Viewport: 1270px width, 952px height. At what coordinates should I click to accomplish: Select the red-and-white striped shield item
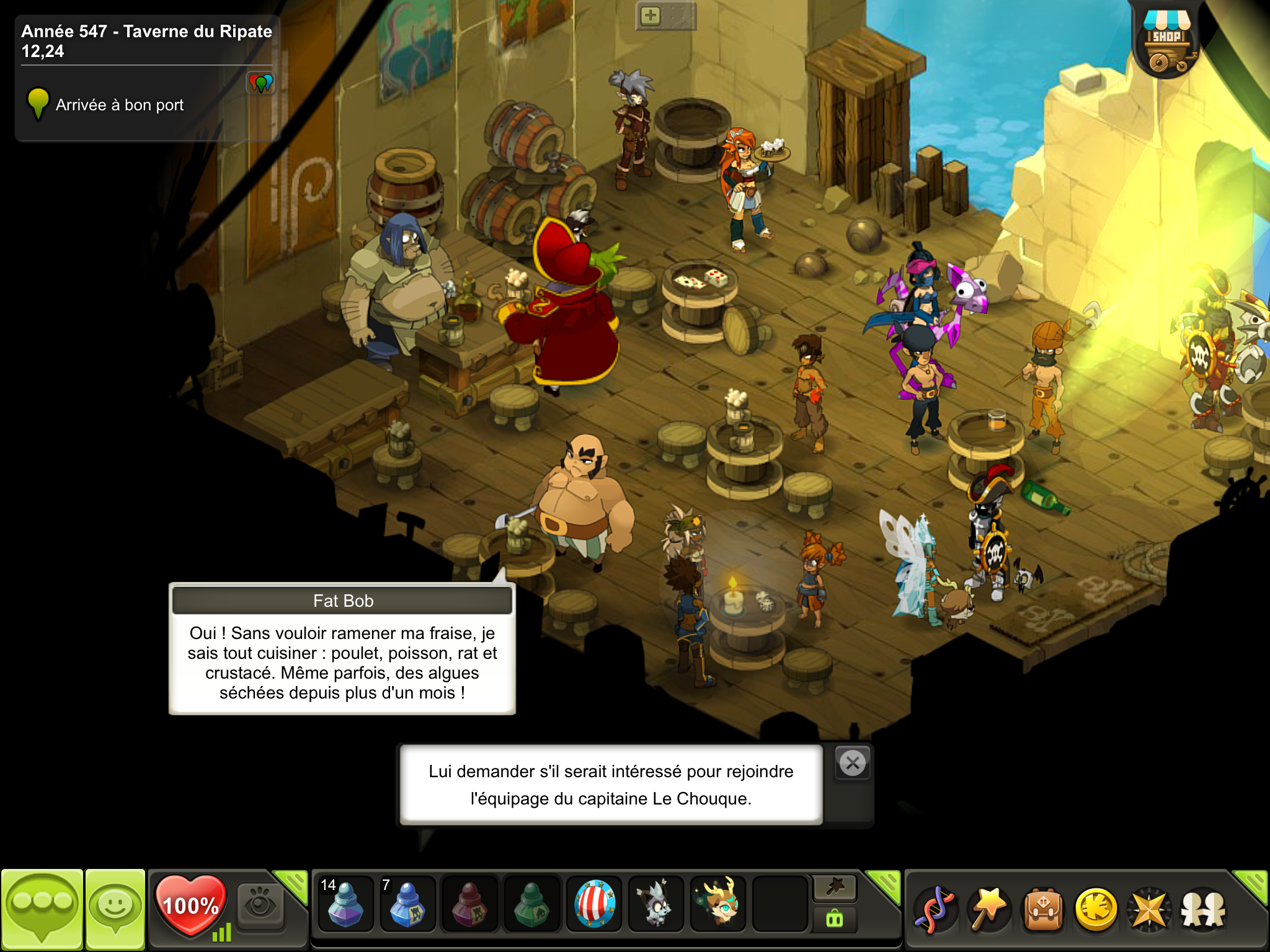coord(594,904)
